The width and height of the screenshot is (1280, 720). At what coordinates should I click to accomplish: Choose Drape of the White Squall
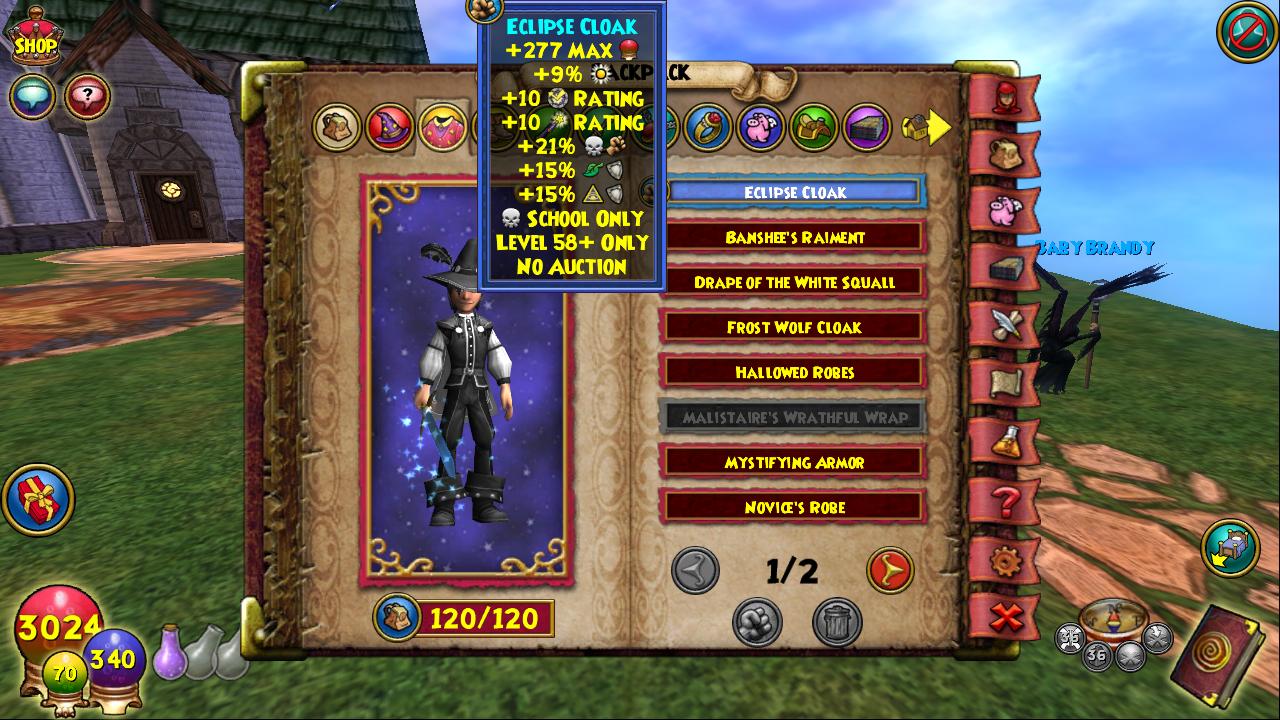pos(794,283)
